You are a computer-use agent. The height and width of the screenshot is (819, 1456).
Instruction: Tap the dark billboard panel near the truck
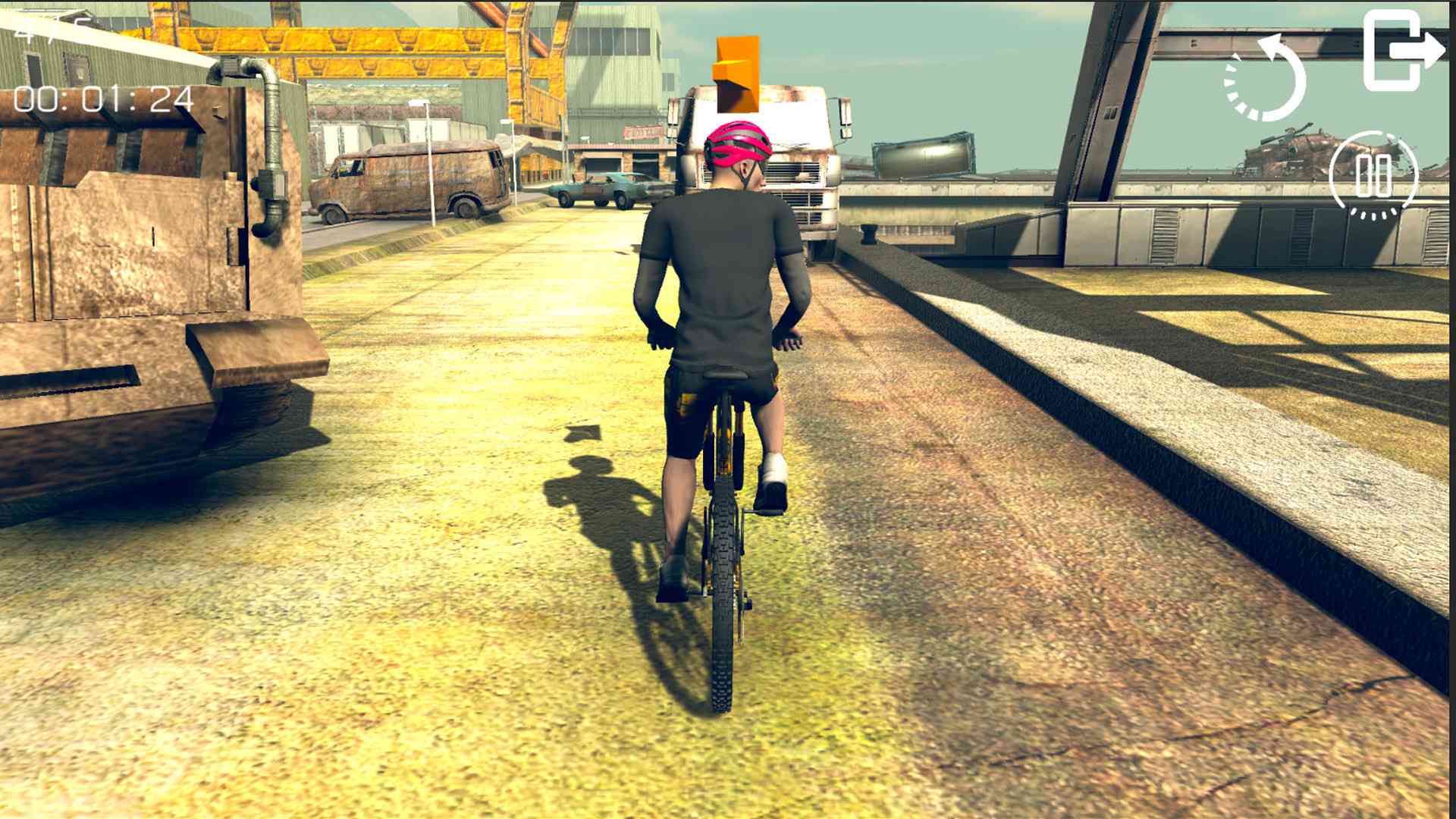[x=924, y=155]
